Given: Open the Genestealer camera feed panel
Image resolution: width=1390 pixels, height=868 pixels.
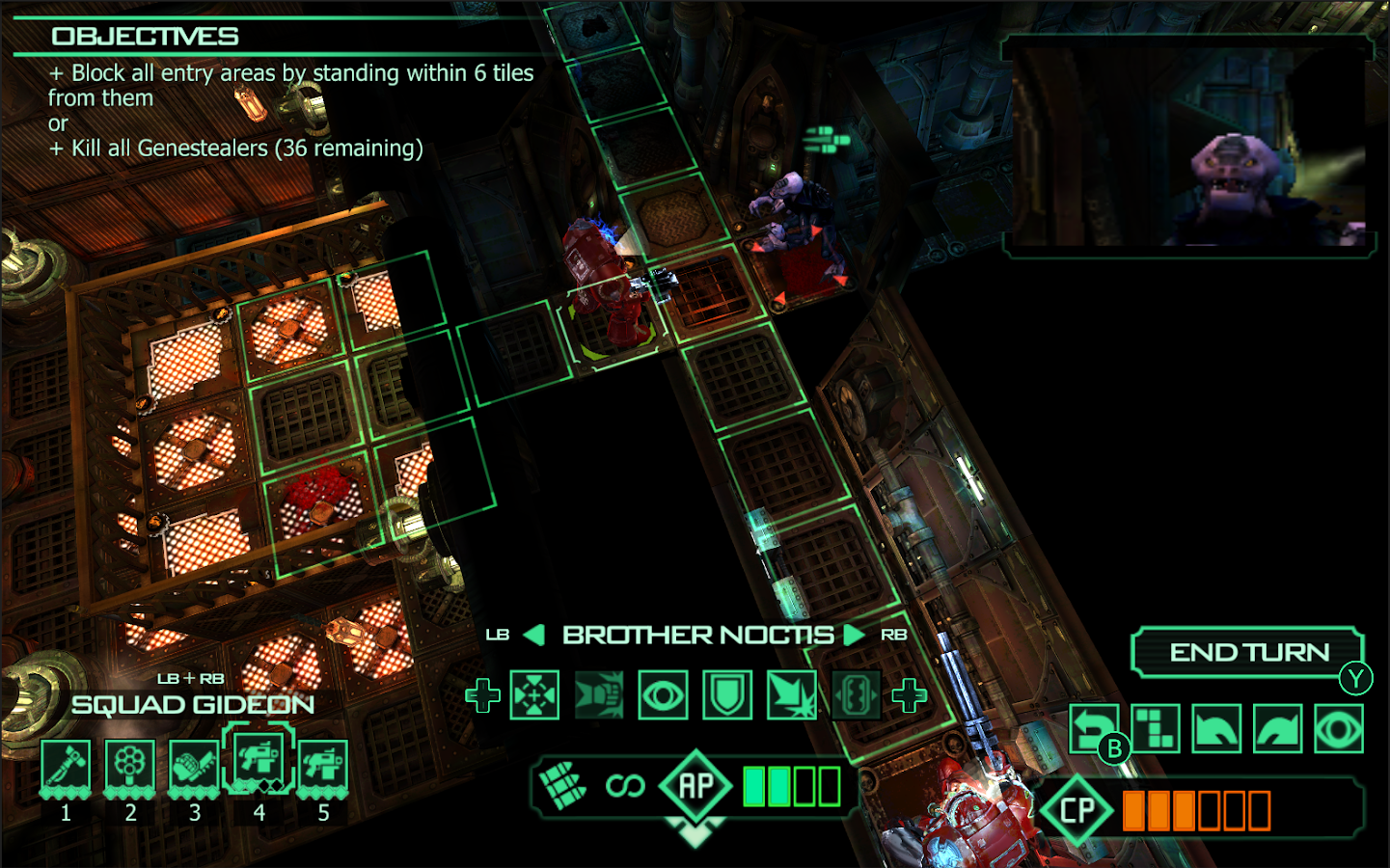Looking at the screenshot, I should point(1188,147).
